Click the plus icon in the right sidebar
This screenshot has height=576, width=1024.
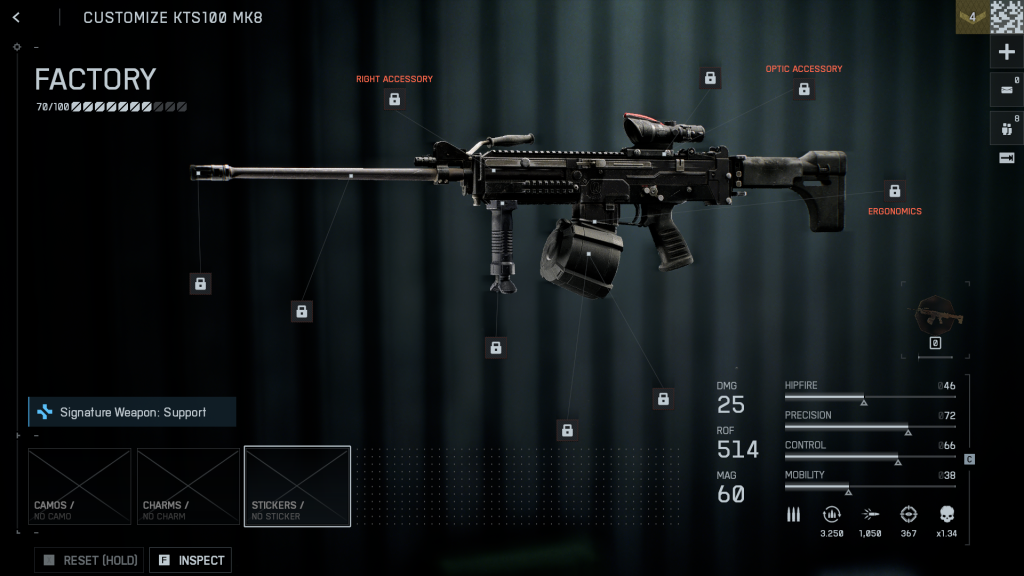1006,52
